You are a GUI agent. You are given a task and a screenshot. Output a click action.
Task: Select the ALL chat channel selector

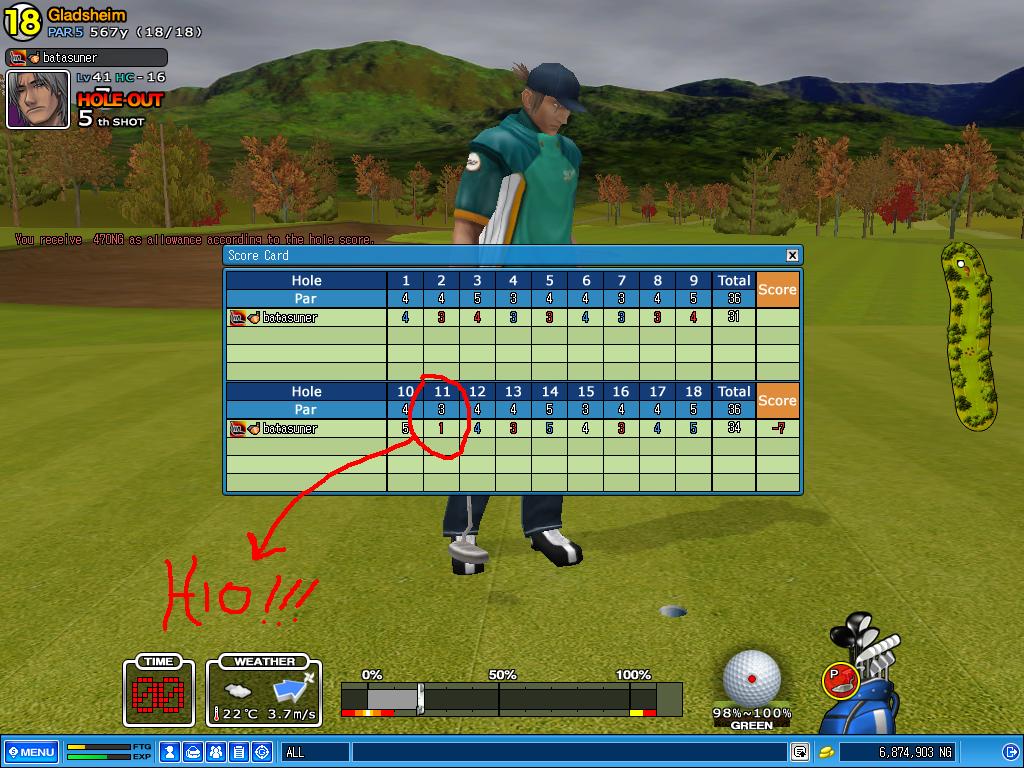314,752
